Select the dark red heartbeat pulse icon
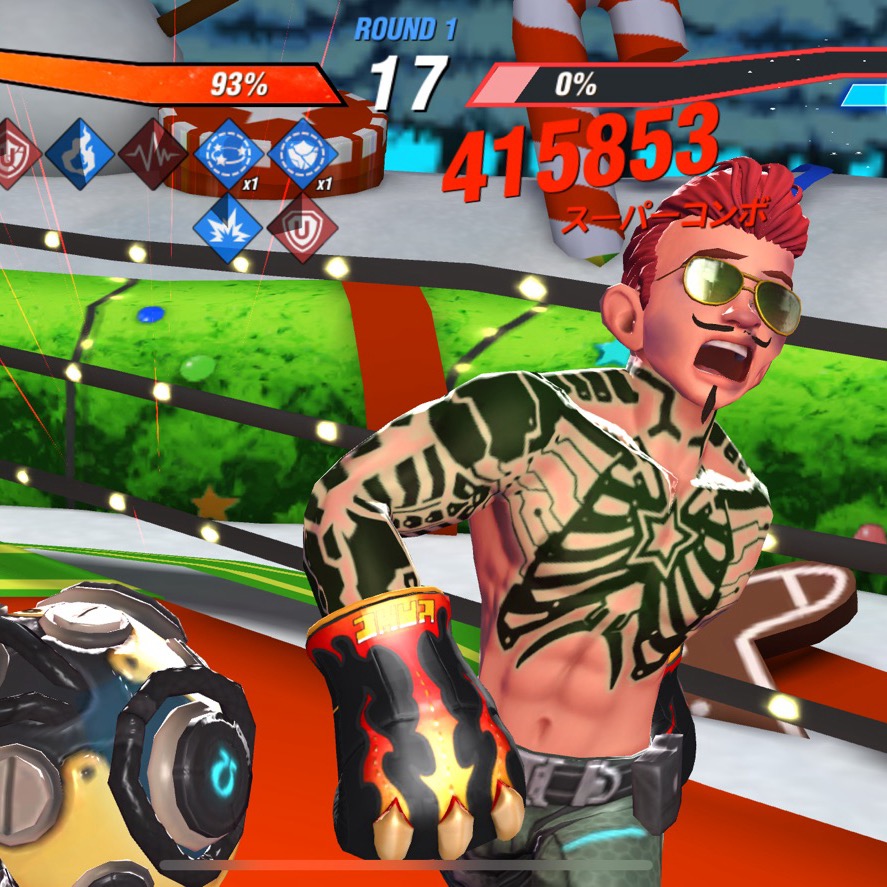 click(x=153, y=155)
